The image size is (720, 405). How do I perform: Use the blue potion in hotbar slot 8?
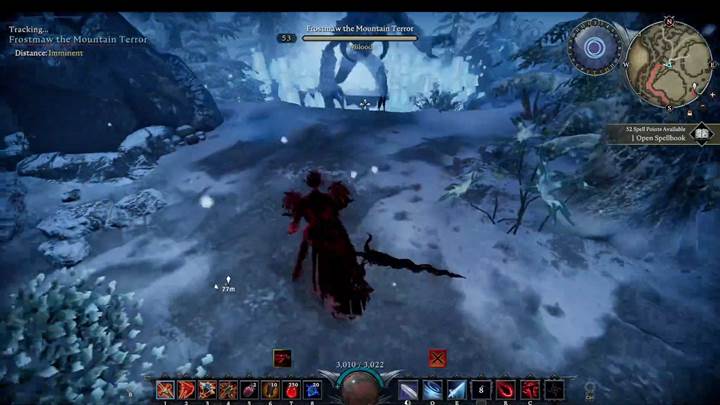click(x=313, y=389)
